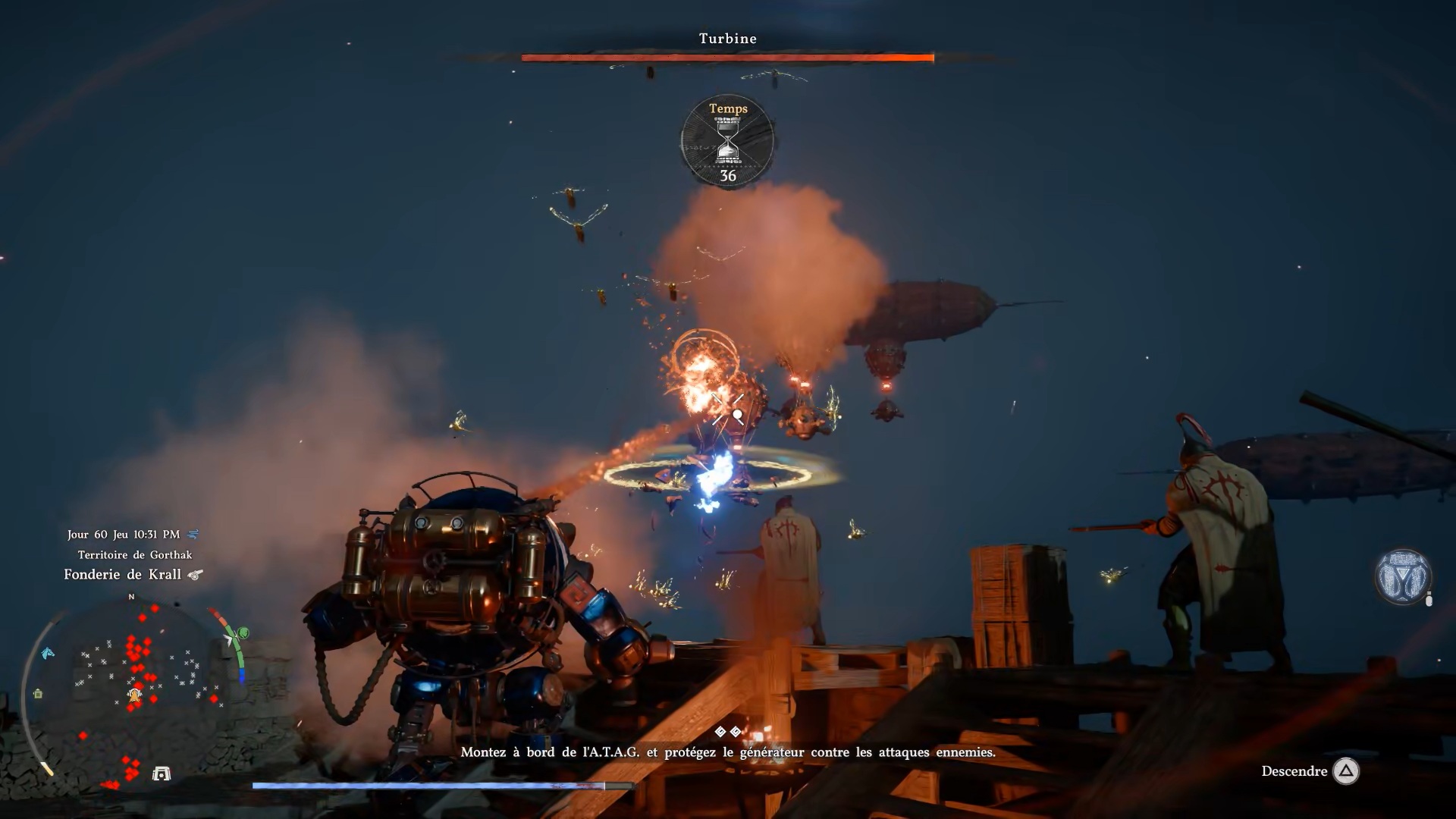Select the green orb on the minimap gauge
This screenshot has width=1456, height=819.
(243, 632)
